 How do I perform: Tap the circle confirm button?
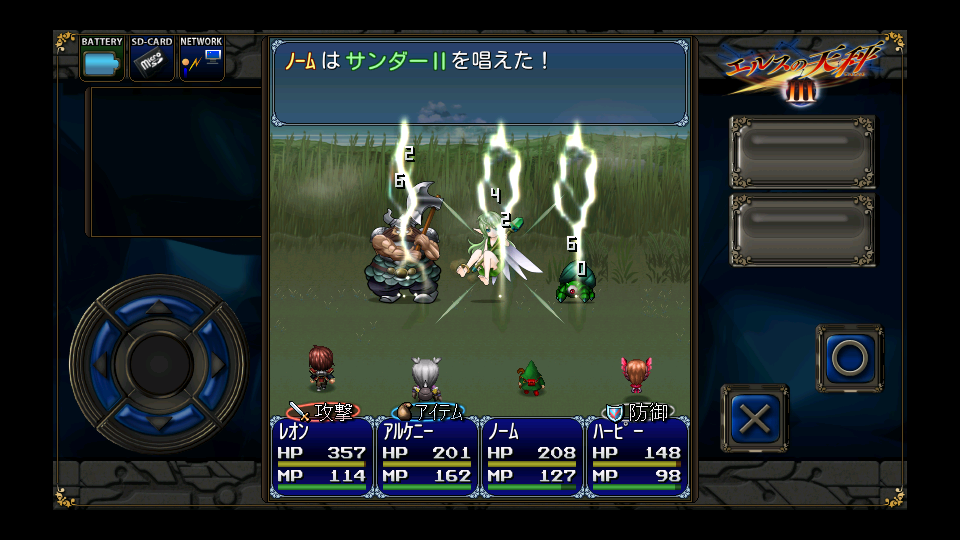coord(849,357)
